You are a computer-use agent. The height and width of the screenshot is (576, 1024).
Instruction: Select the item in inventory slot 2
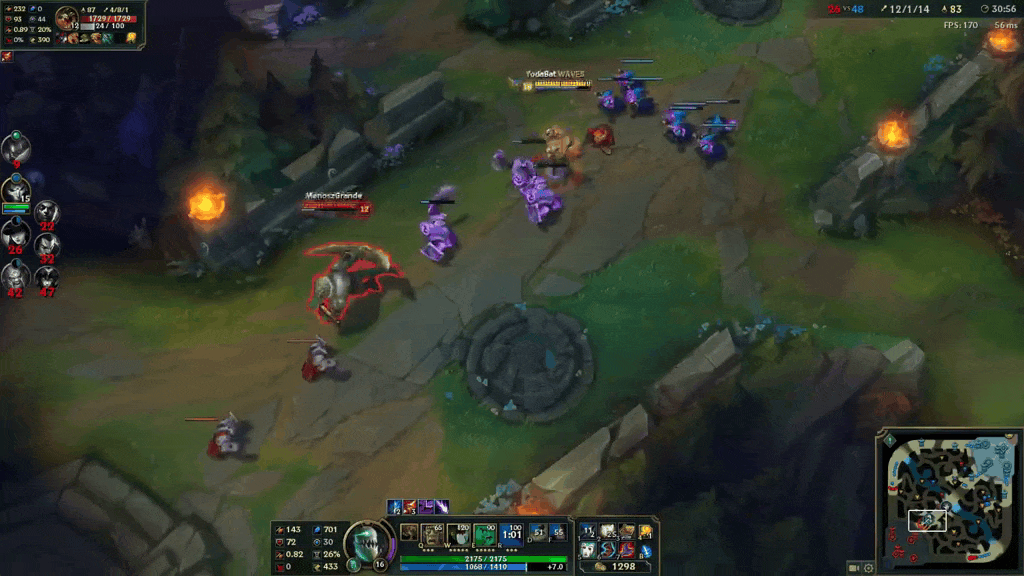click(607, 531)
